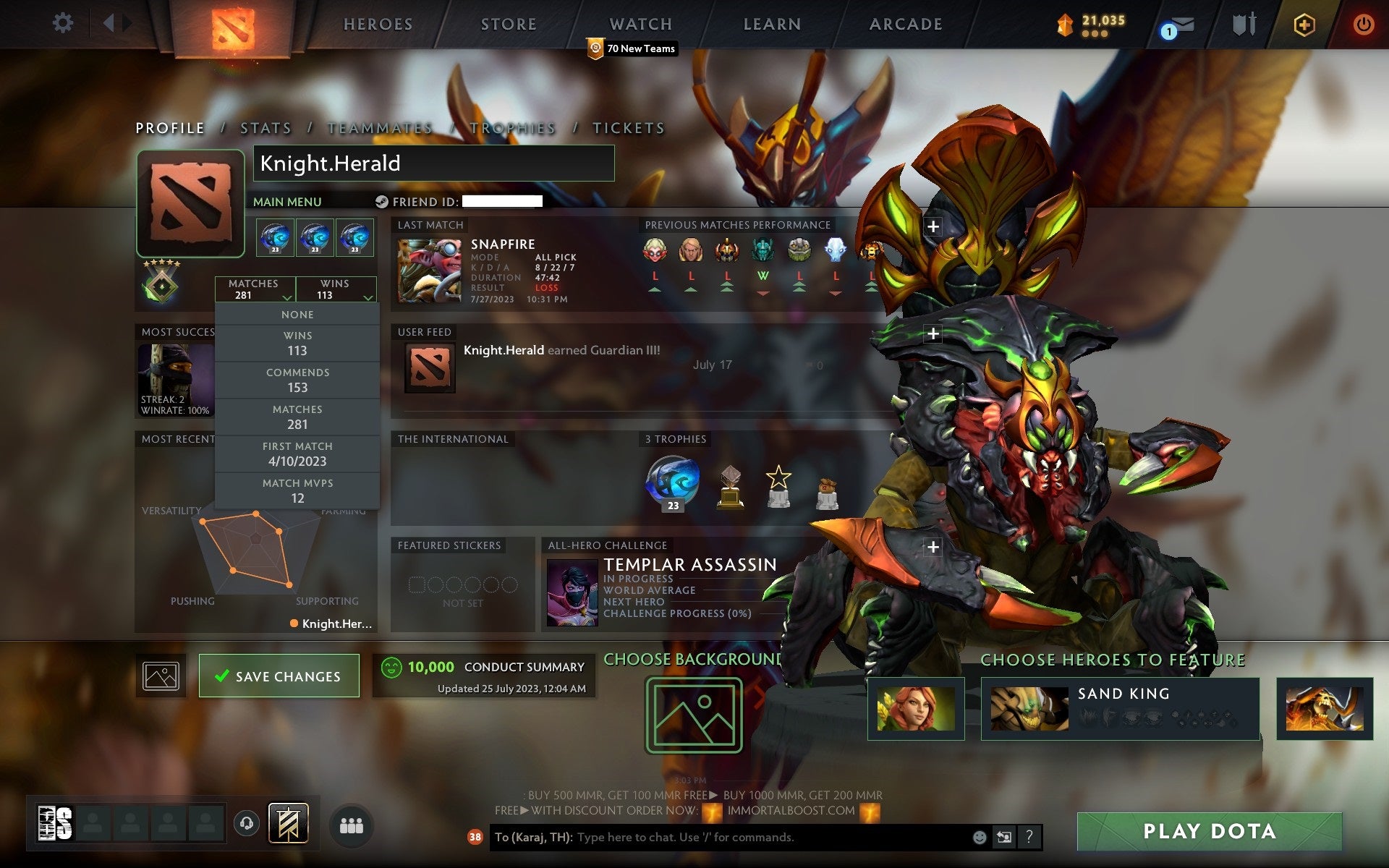Open the emoticon picker in chat

tap(980, 838)
